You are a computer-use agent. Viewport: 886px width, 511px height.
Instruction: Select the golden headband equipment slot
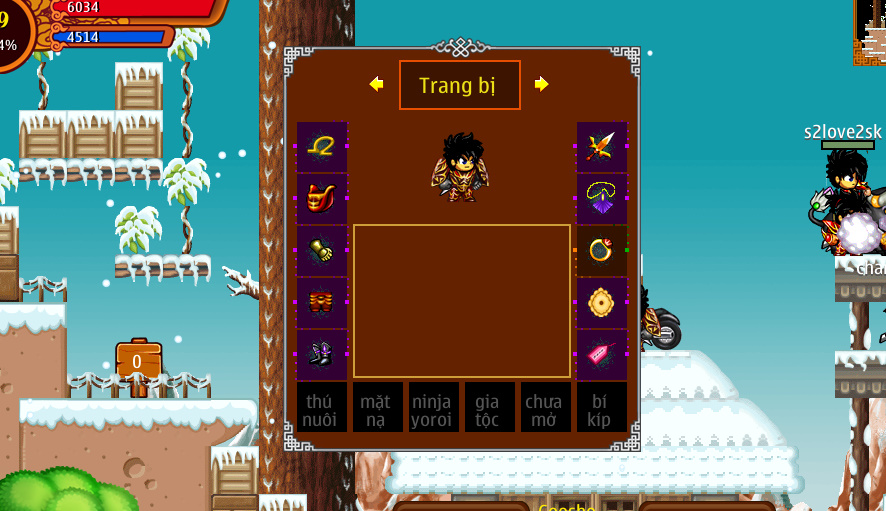click(322, 146)
